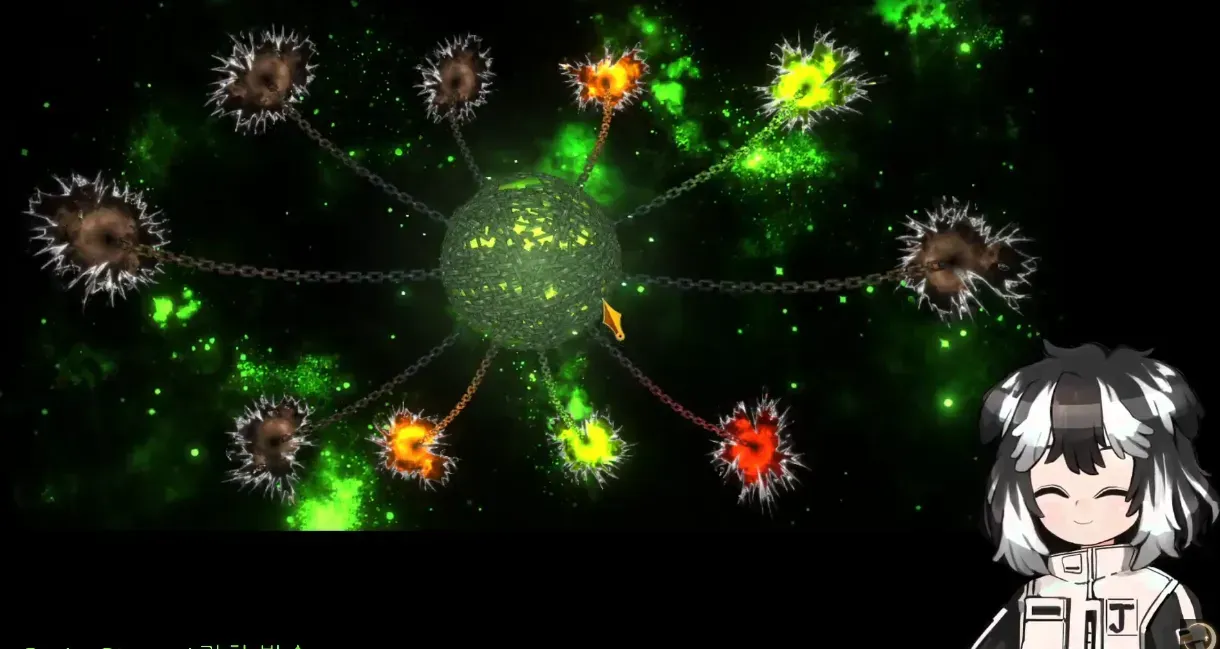Select the red spiky level node
1220x649 pixels.
755,448
